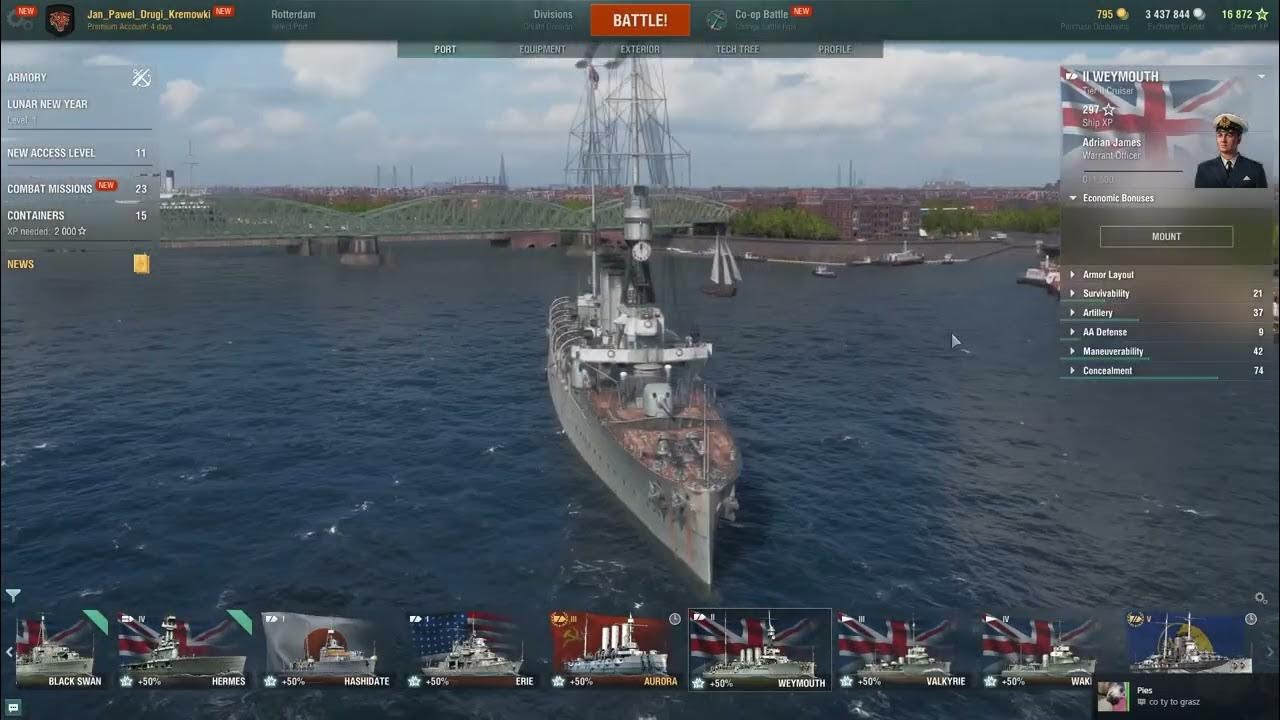Open the Armory menu entry
This screenshot has width=1280, height=720.
click(x=28, y=77)
